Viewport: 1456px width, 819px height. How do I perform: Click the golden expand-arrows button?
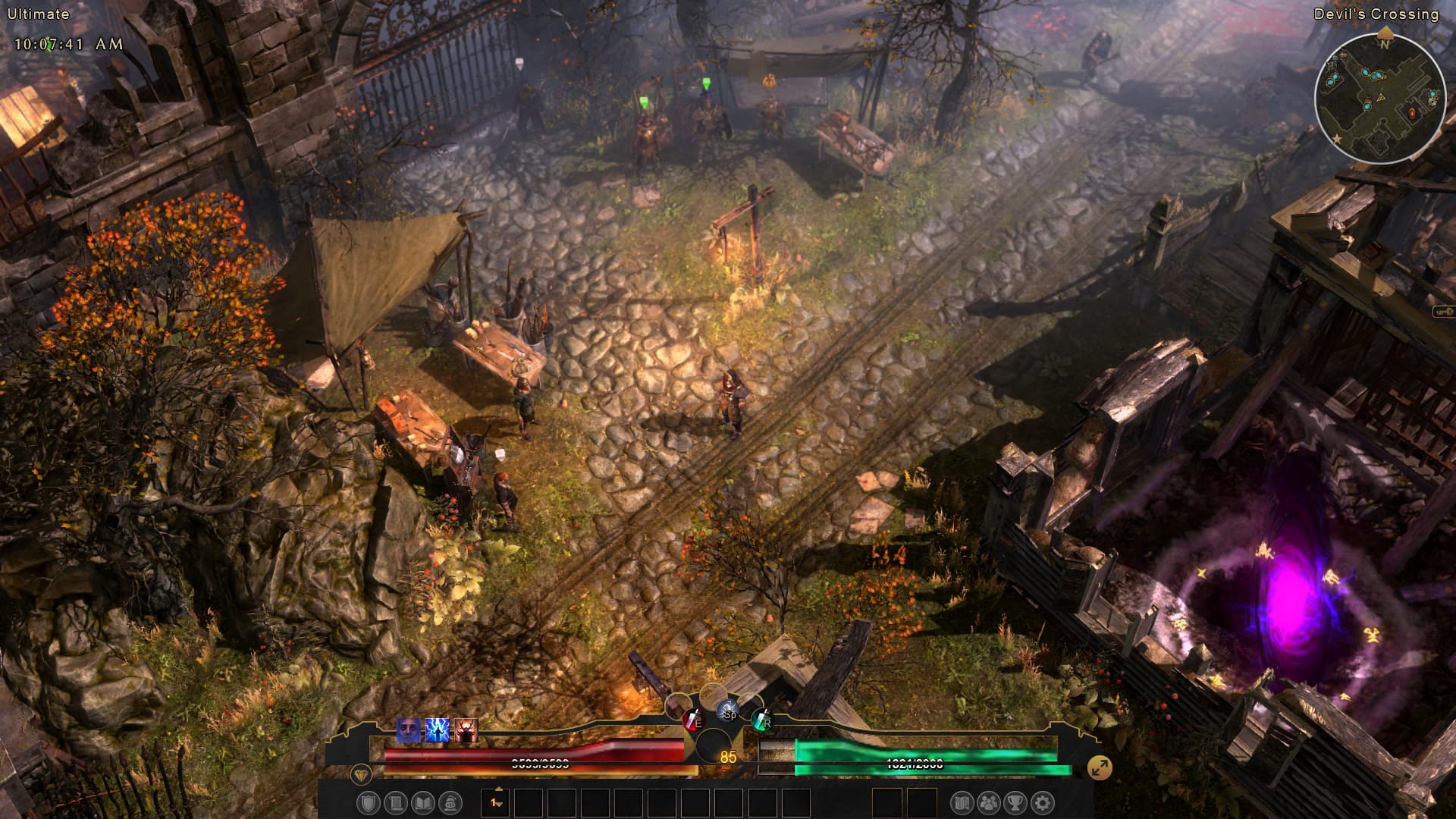pyautogui.click(x=1099, y=767)
